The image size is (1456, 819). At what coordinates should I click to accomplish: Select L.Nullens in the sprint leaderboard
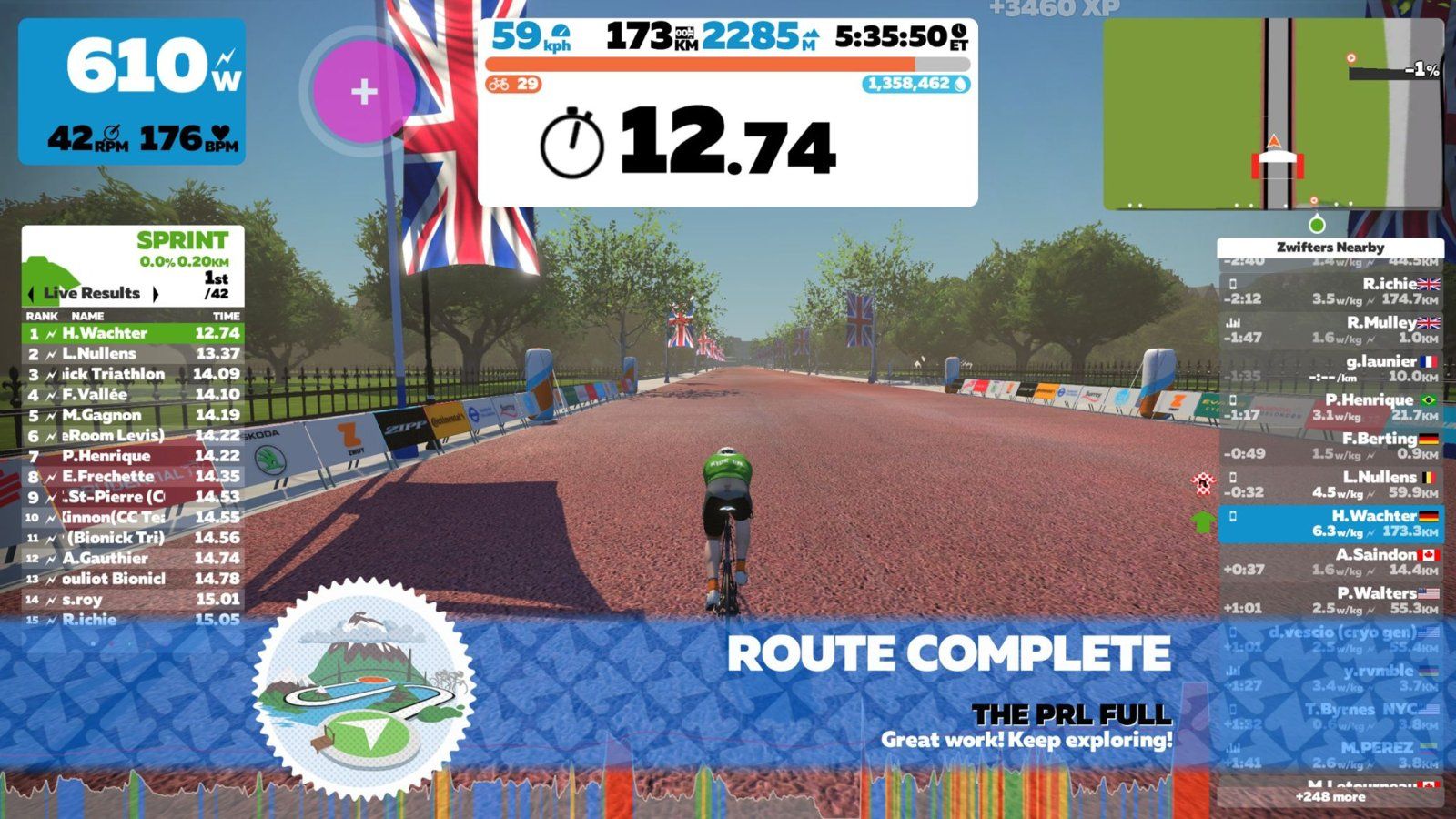coord(133,353)
